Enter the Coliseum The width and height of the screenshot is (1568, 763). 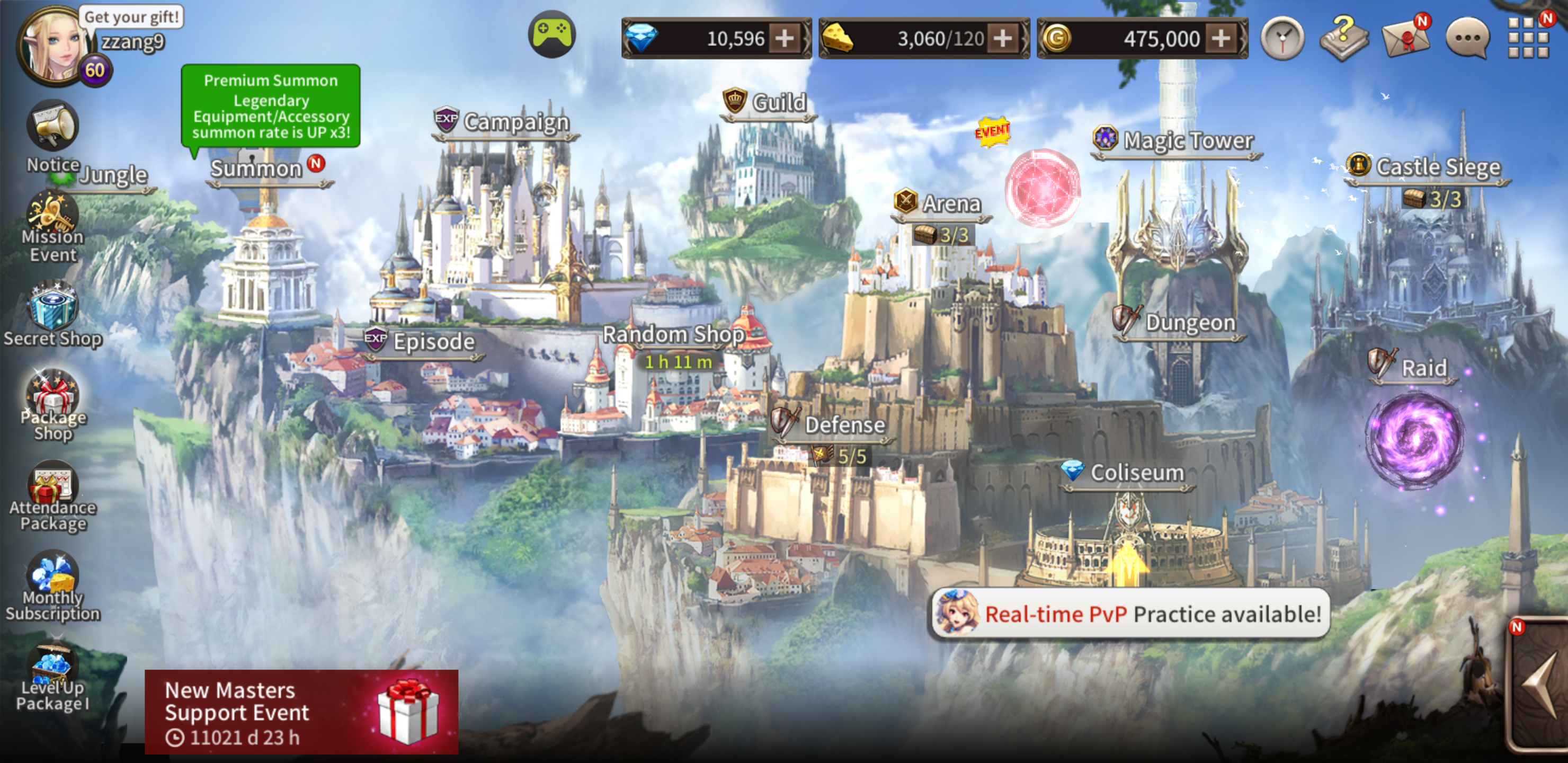[x=1136, y=473]
